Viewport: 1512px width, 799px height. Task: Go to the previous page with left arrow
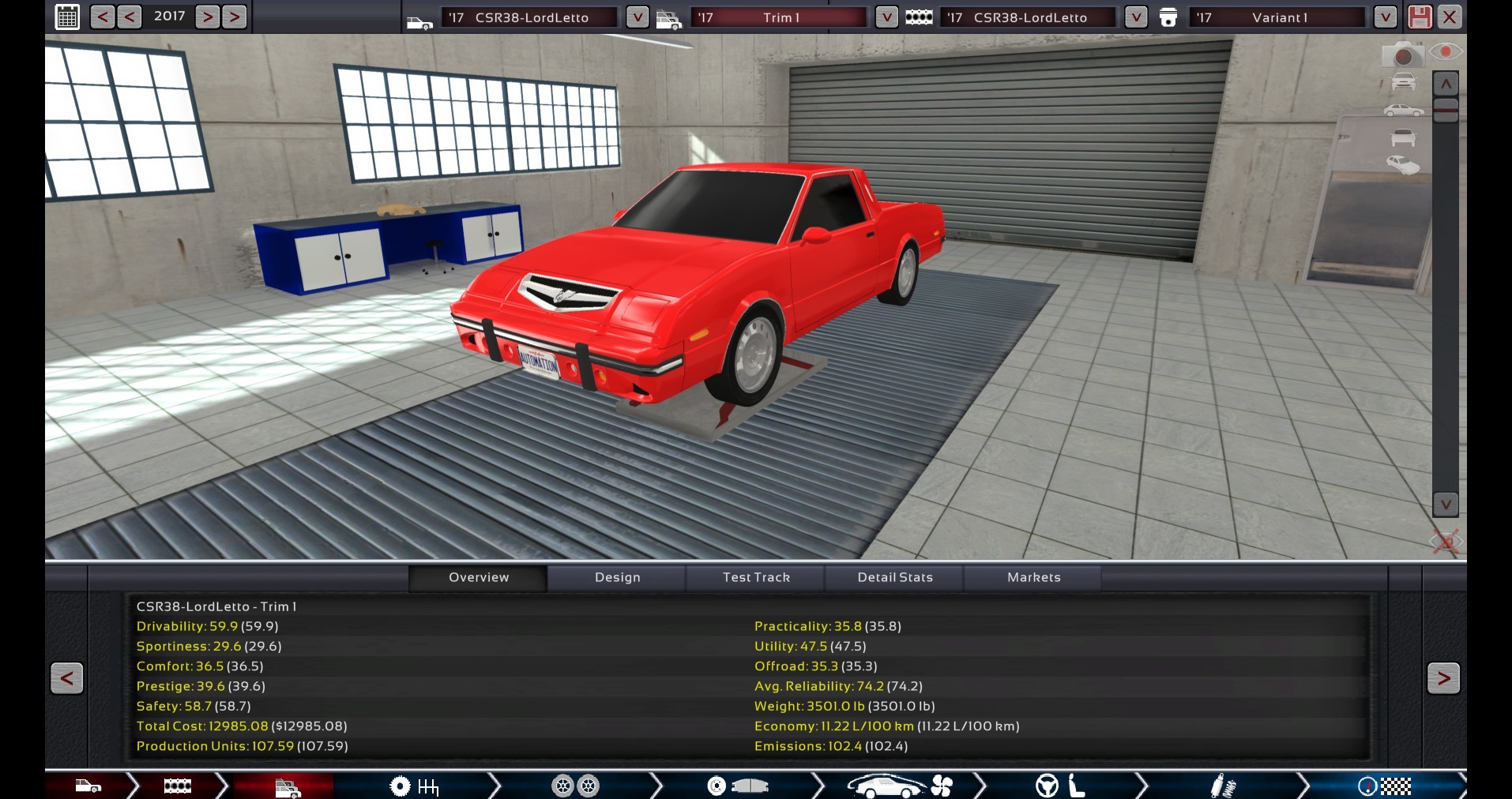(67, 677)
